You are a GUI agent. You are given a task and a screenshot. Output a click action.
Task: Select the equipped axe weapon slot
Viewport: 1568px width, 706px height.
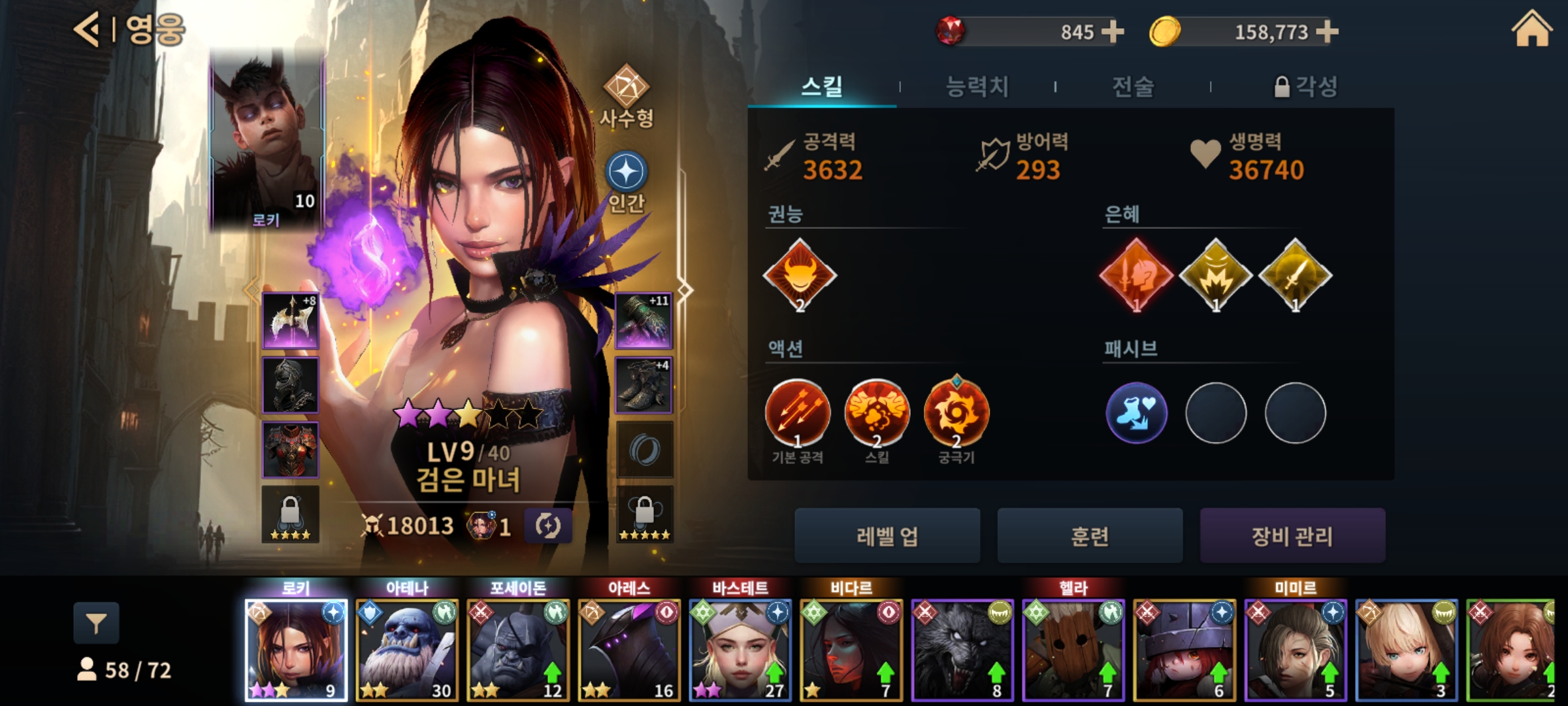[x=291, y=320]
